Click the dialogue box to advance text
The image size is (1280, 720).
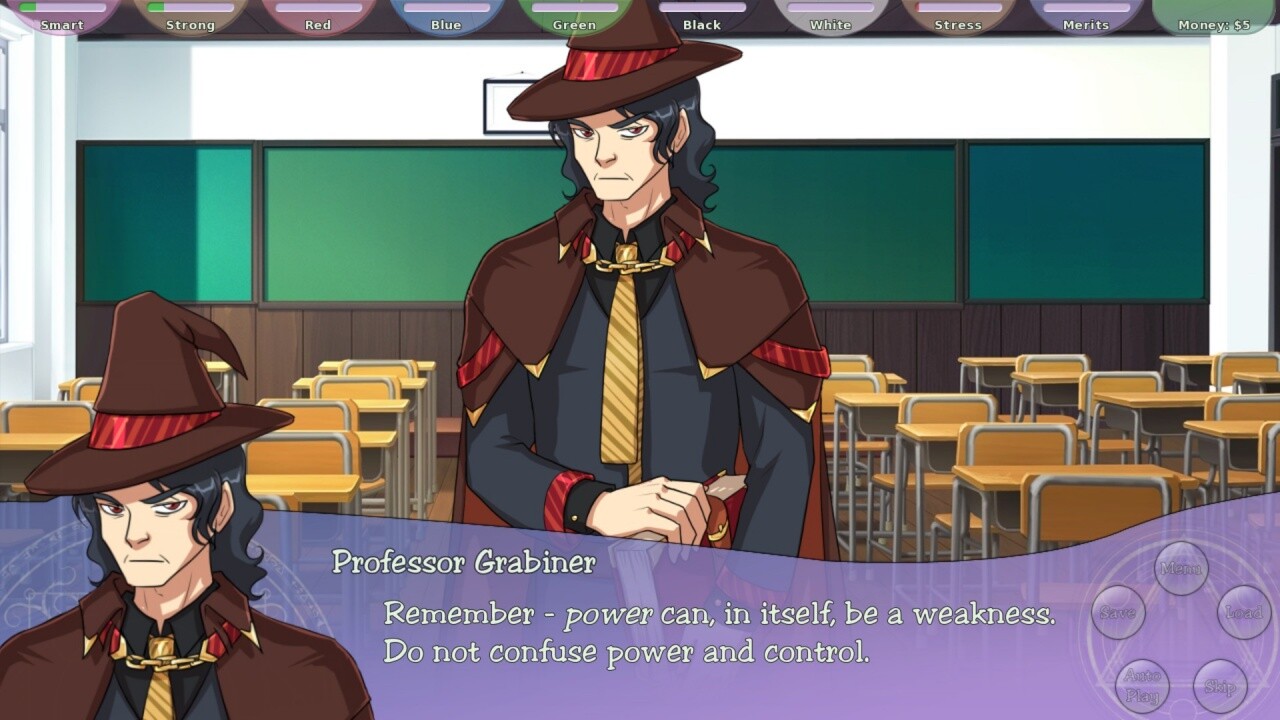click(640, 630)
